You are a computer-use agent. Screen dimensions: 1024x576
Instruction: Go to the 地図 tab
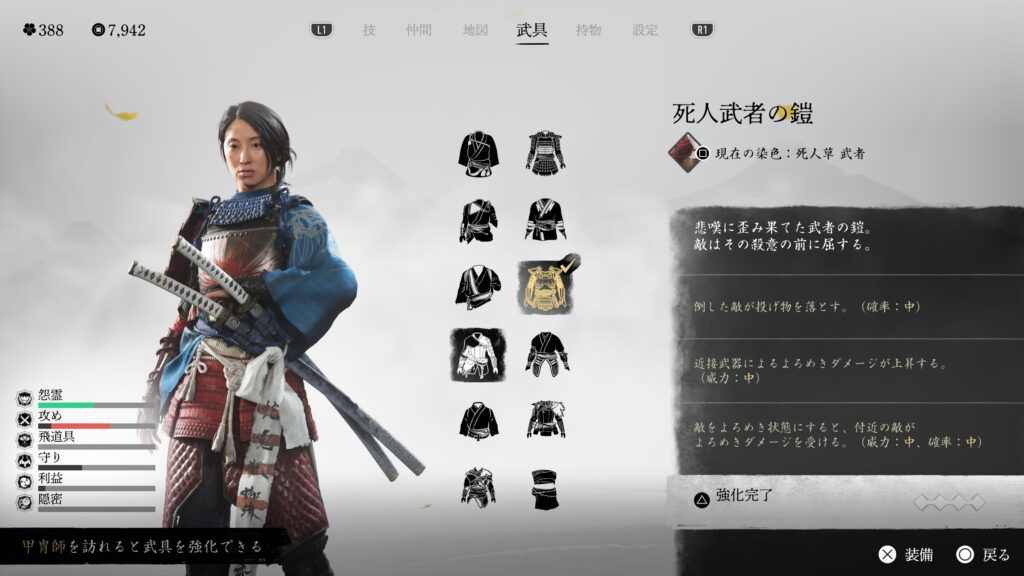coord(475,30)
